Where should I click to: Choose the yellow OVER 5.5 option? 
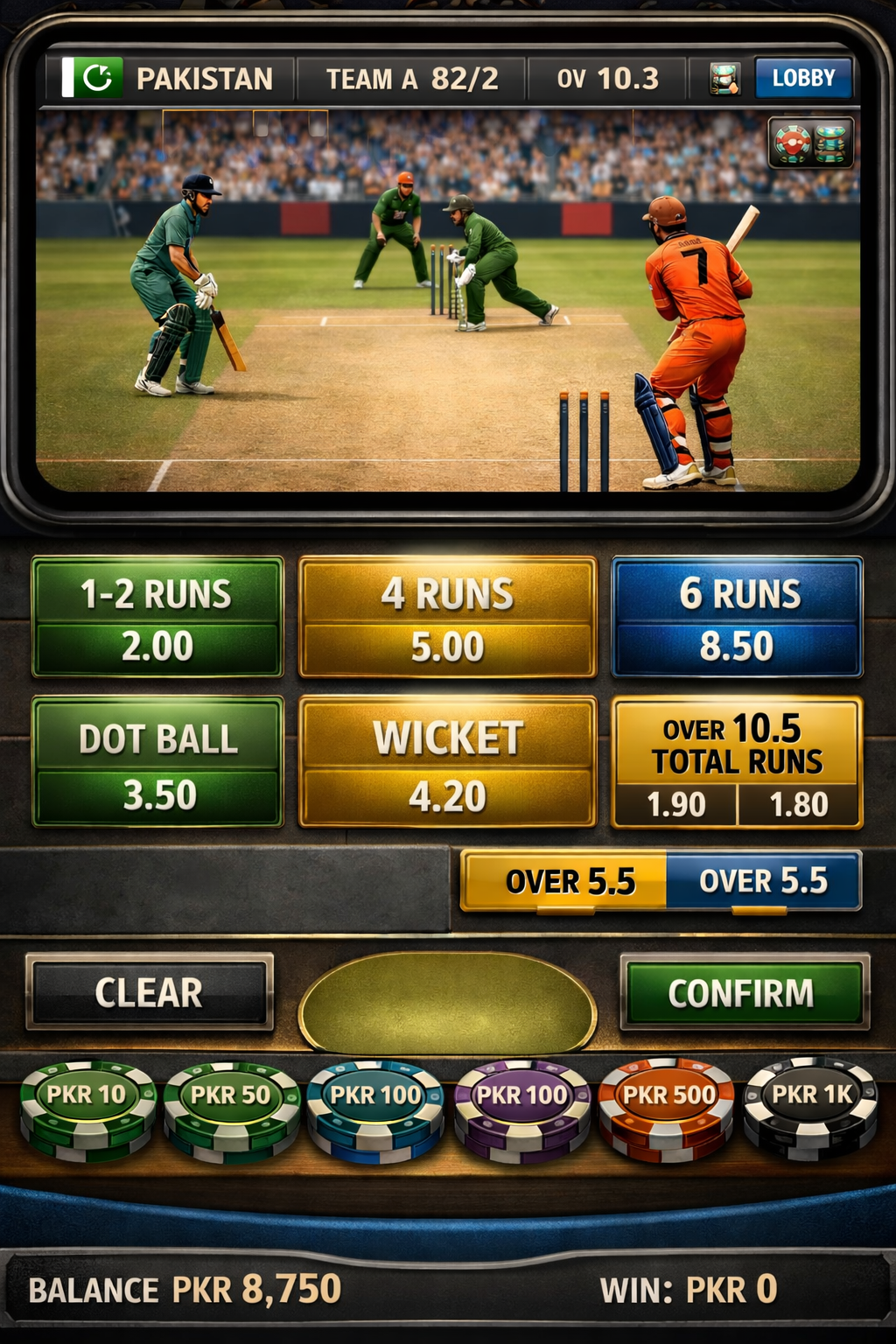(x=564, y=880)
